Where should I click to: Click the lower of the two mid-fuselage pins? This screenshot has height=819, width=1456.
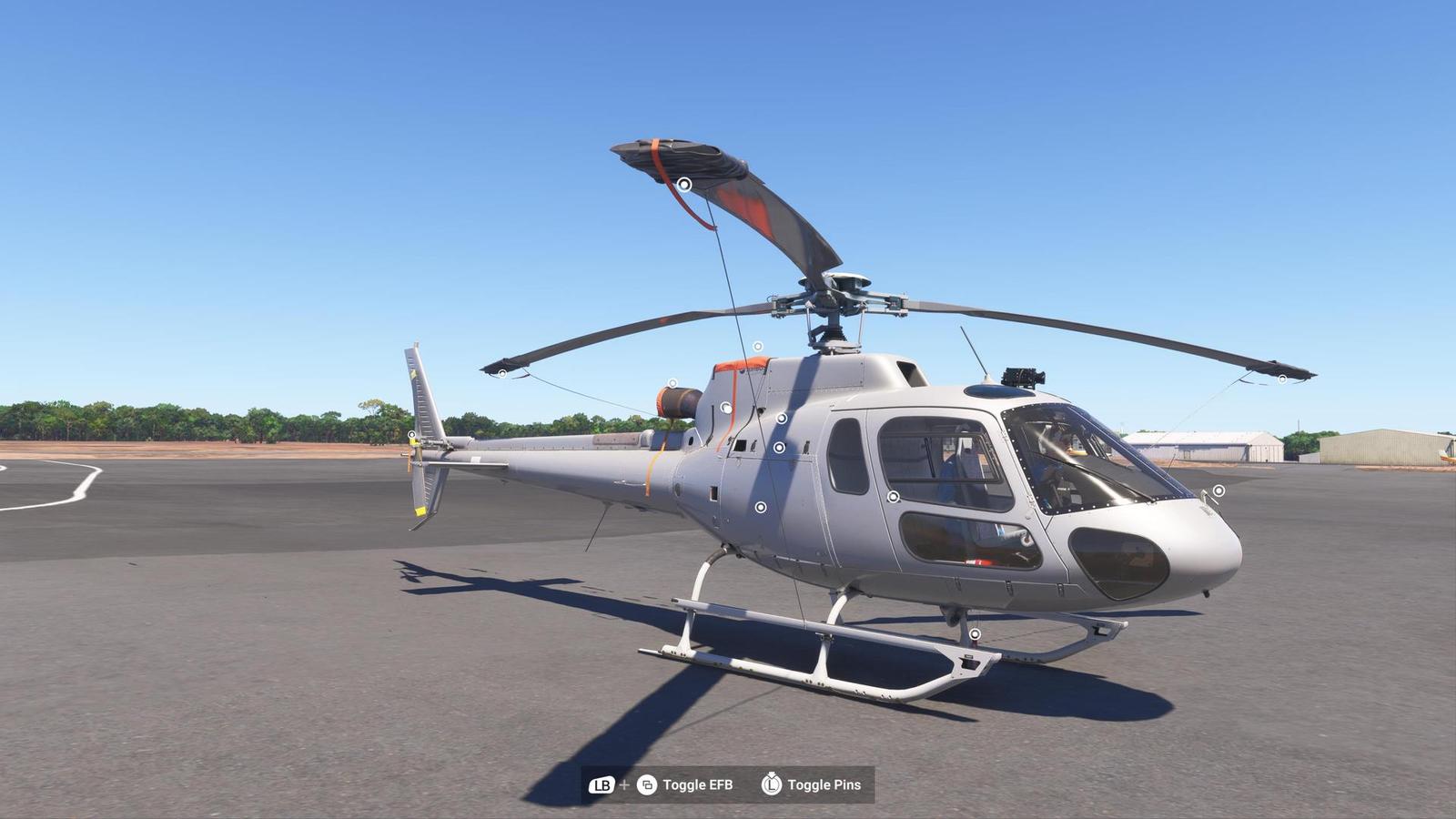coord(778,447)
